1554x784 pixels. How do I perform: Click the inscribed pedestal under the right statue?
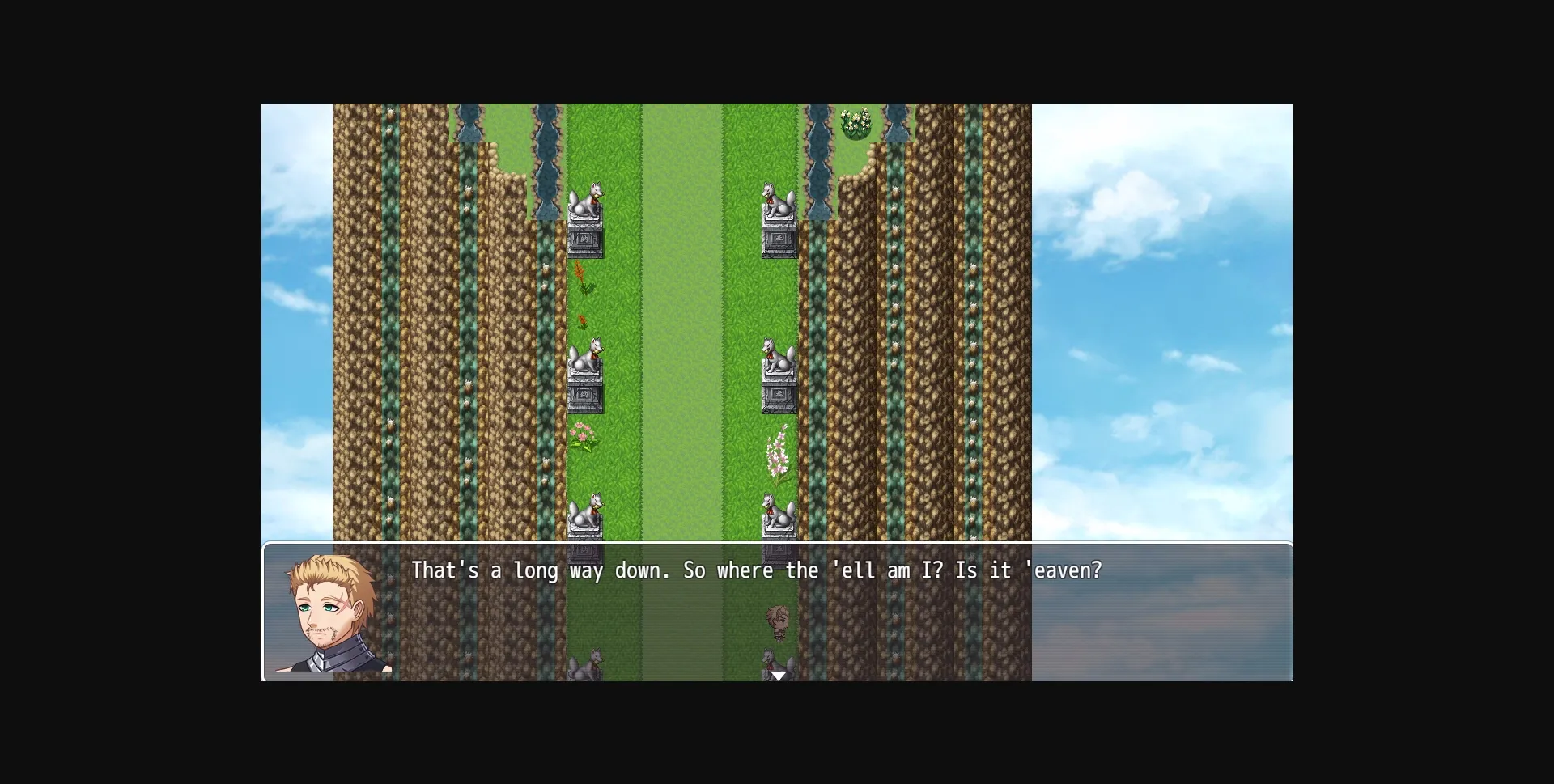click(x=778, y=240)
